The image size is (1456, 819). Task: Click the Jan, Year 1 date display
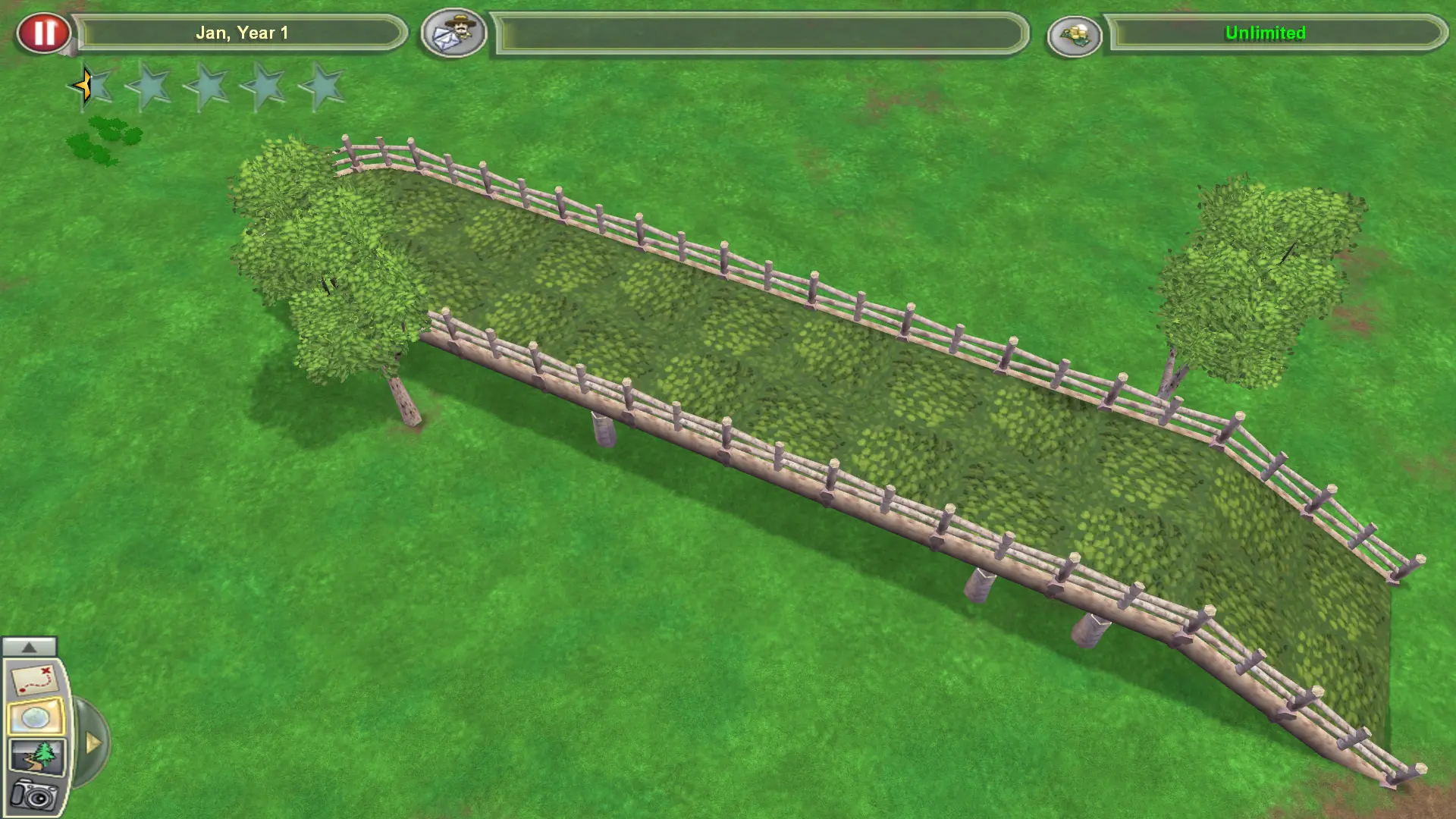tap(243, 33)
